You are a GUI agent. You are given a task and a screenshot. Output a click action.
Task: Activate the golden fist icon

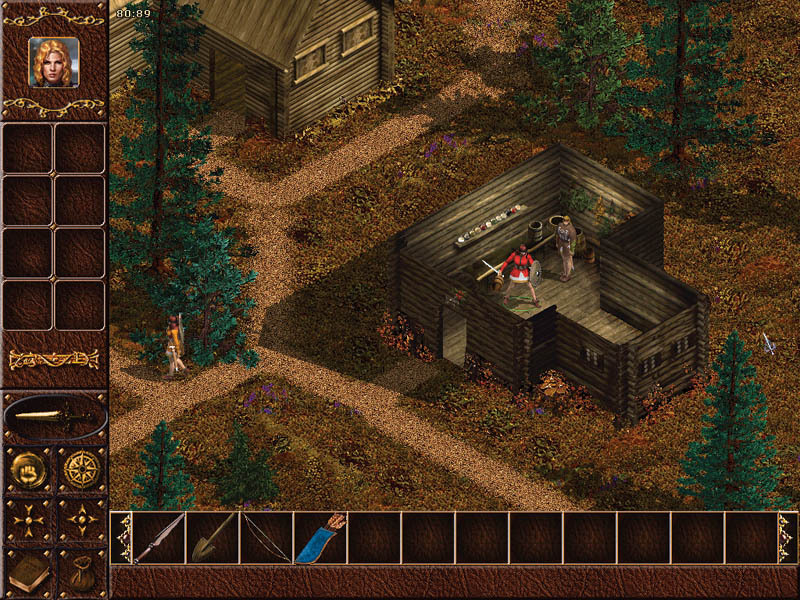coord(28,468)
